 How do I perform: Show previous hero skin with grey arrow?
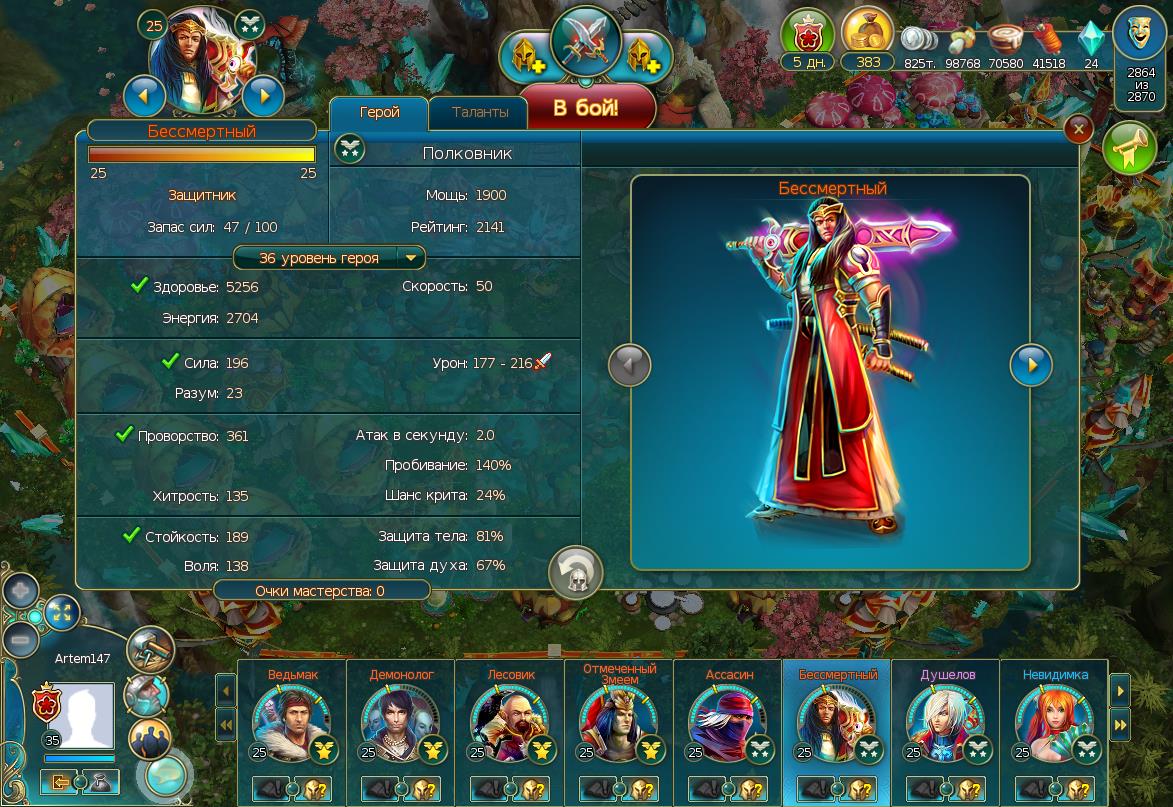(630, 365)
